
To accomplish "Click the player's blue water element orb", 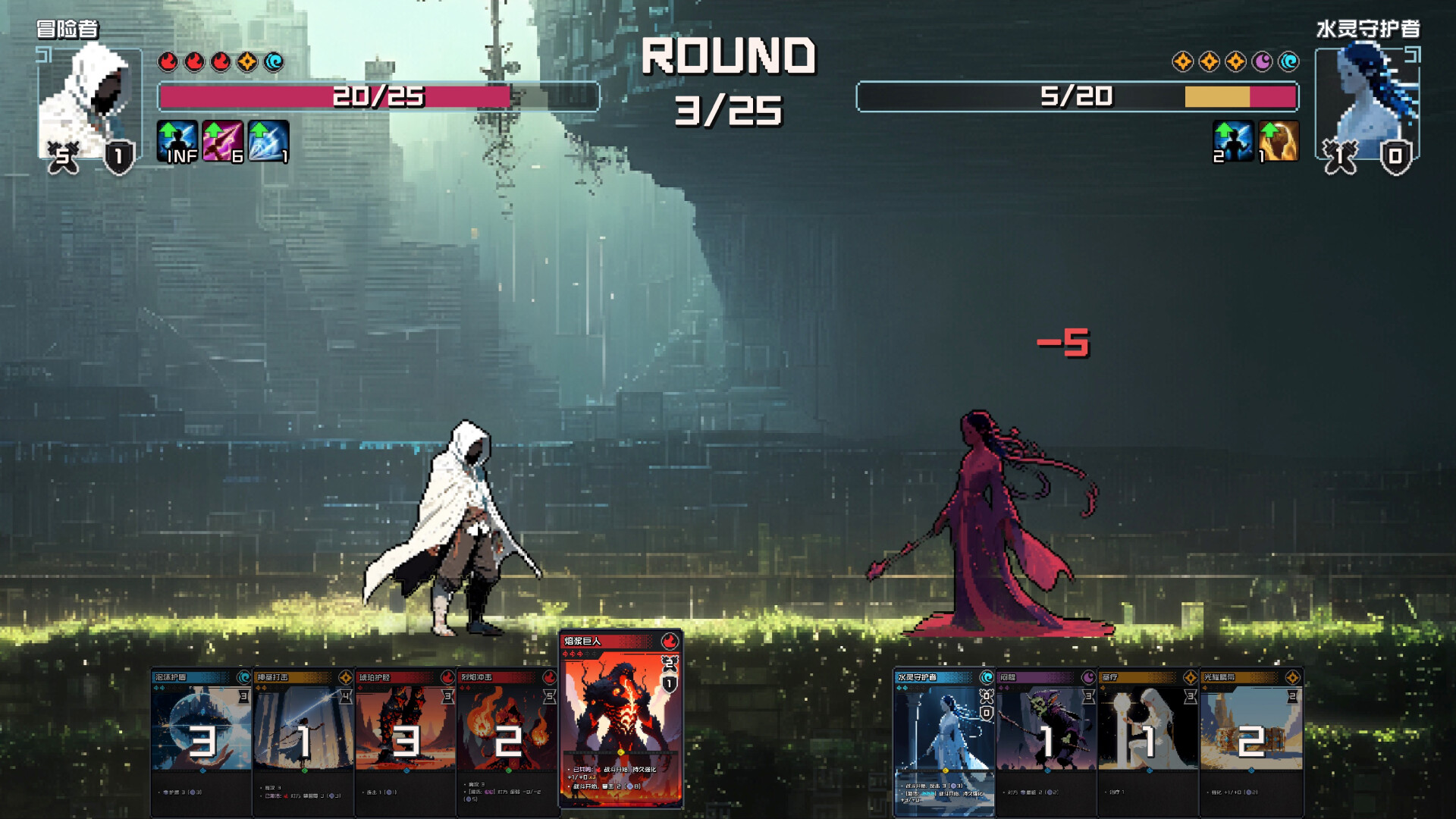I will pos(274,61).
